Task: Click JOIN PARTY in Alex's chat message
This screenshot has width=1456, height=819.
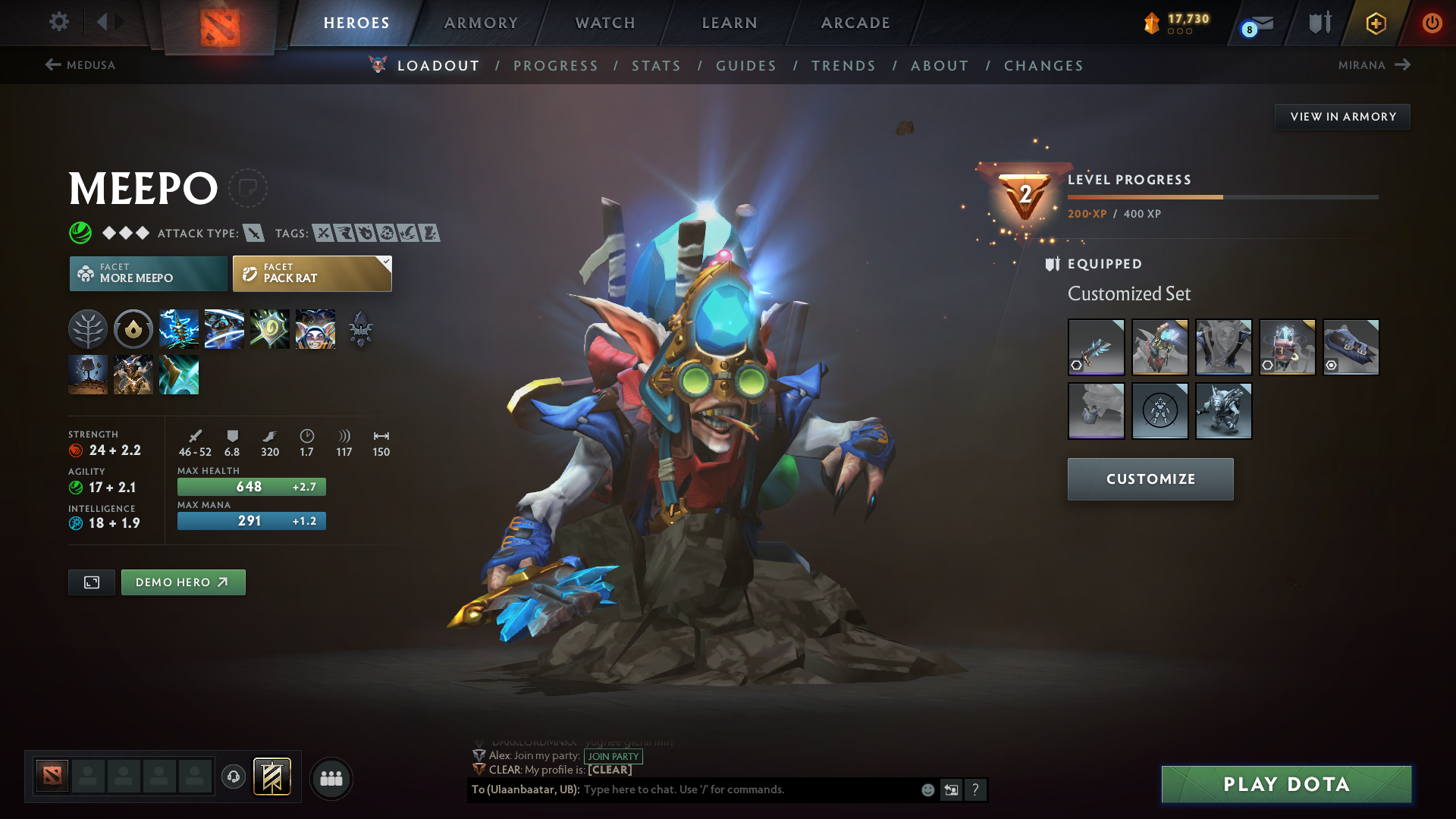Action: (x=613, y=756)
